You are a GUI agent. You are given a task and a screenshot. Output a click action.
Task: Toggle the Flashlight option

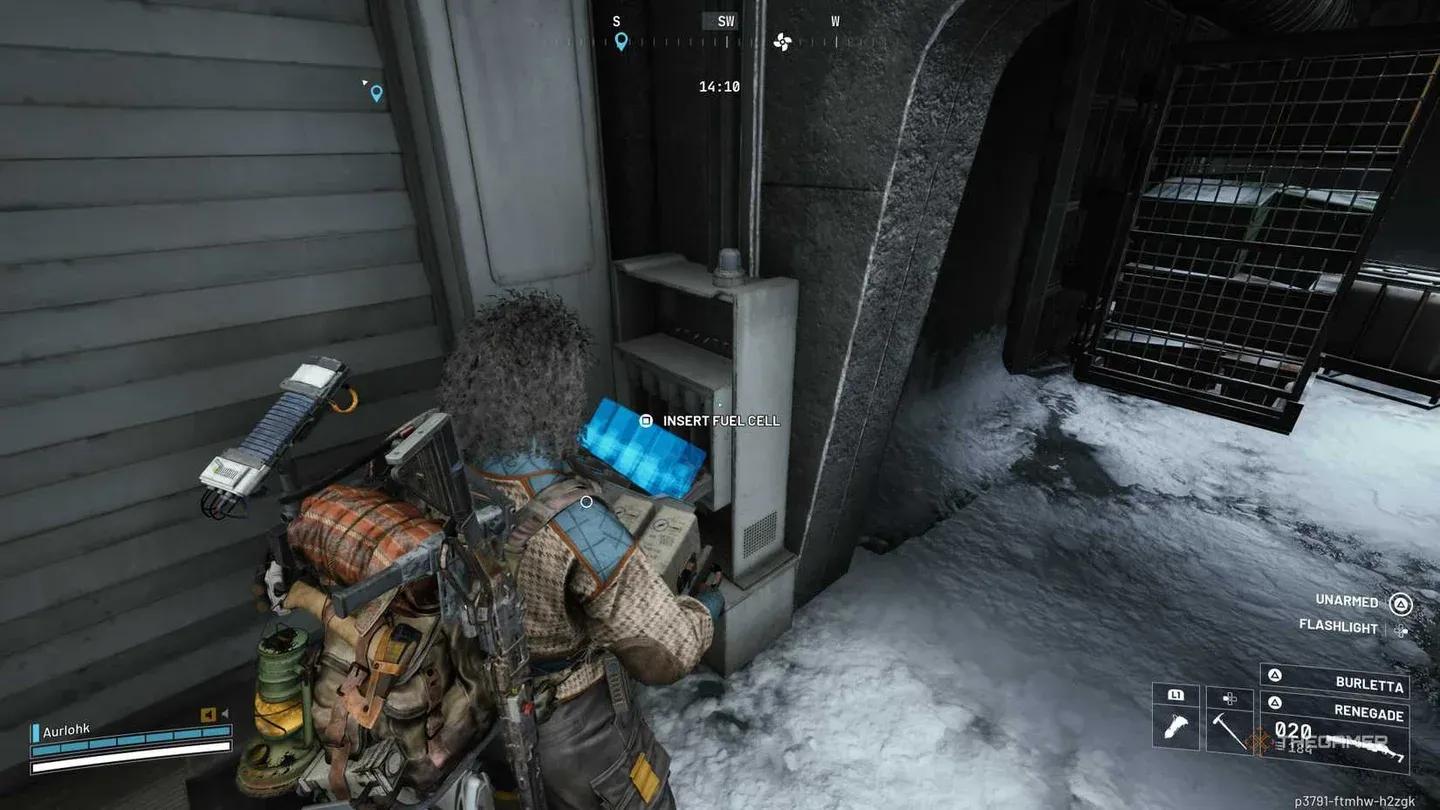point(1340,629)
